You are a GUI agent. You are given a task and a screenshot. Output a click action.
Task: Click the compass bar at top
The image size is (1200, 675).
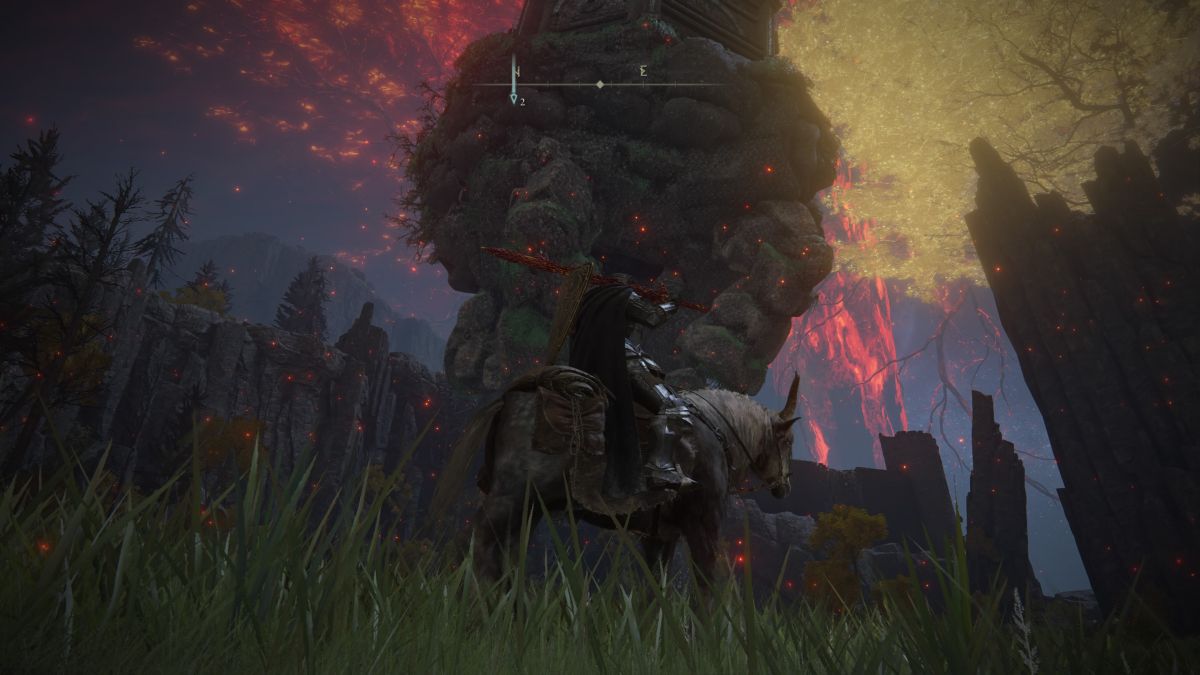pos(598,85)
